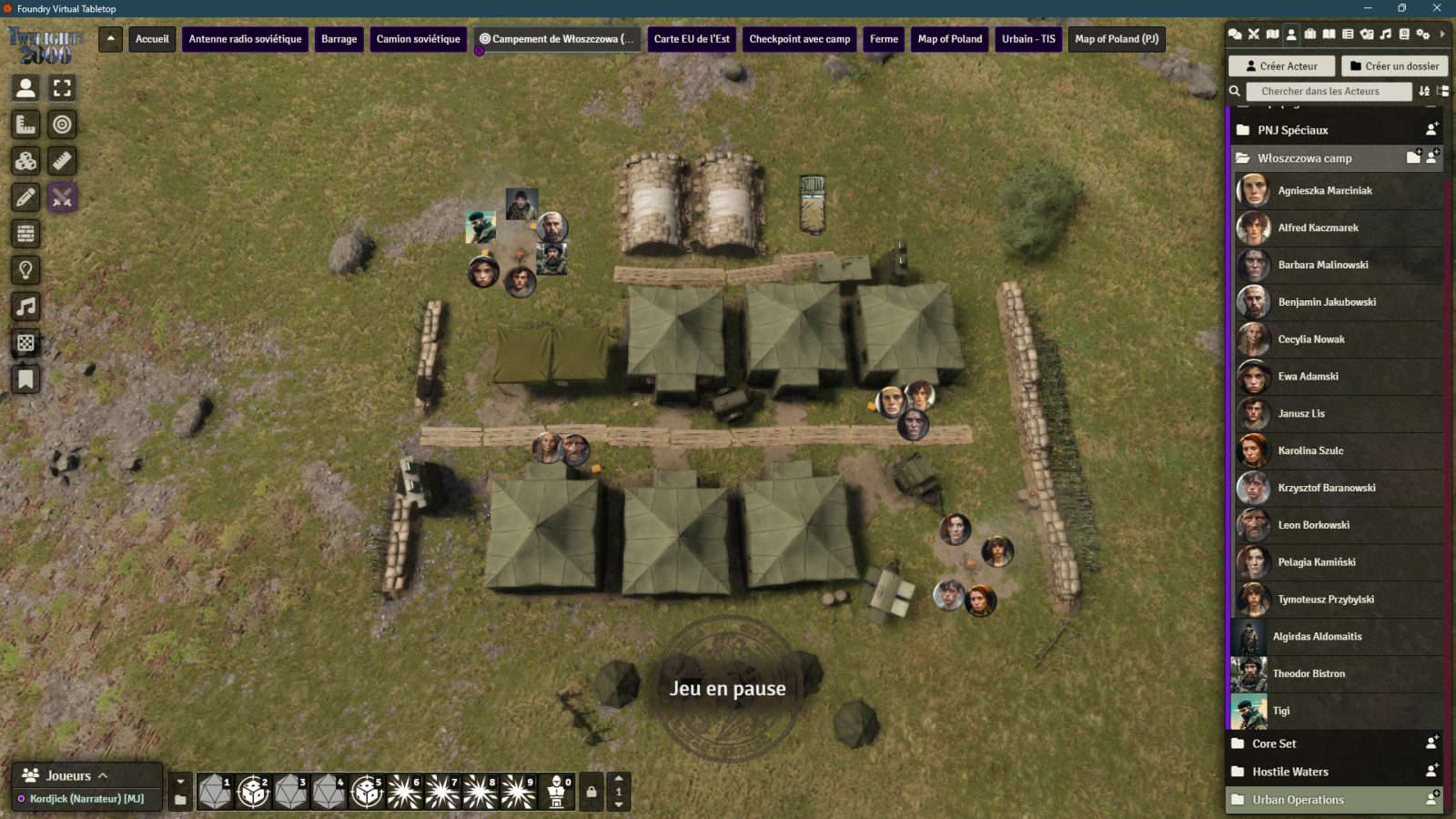The height and width of the screenshot is (819, 1456).
Task: Switch to Urbain - TIS scene
Action: point(1028,39)
